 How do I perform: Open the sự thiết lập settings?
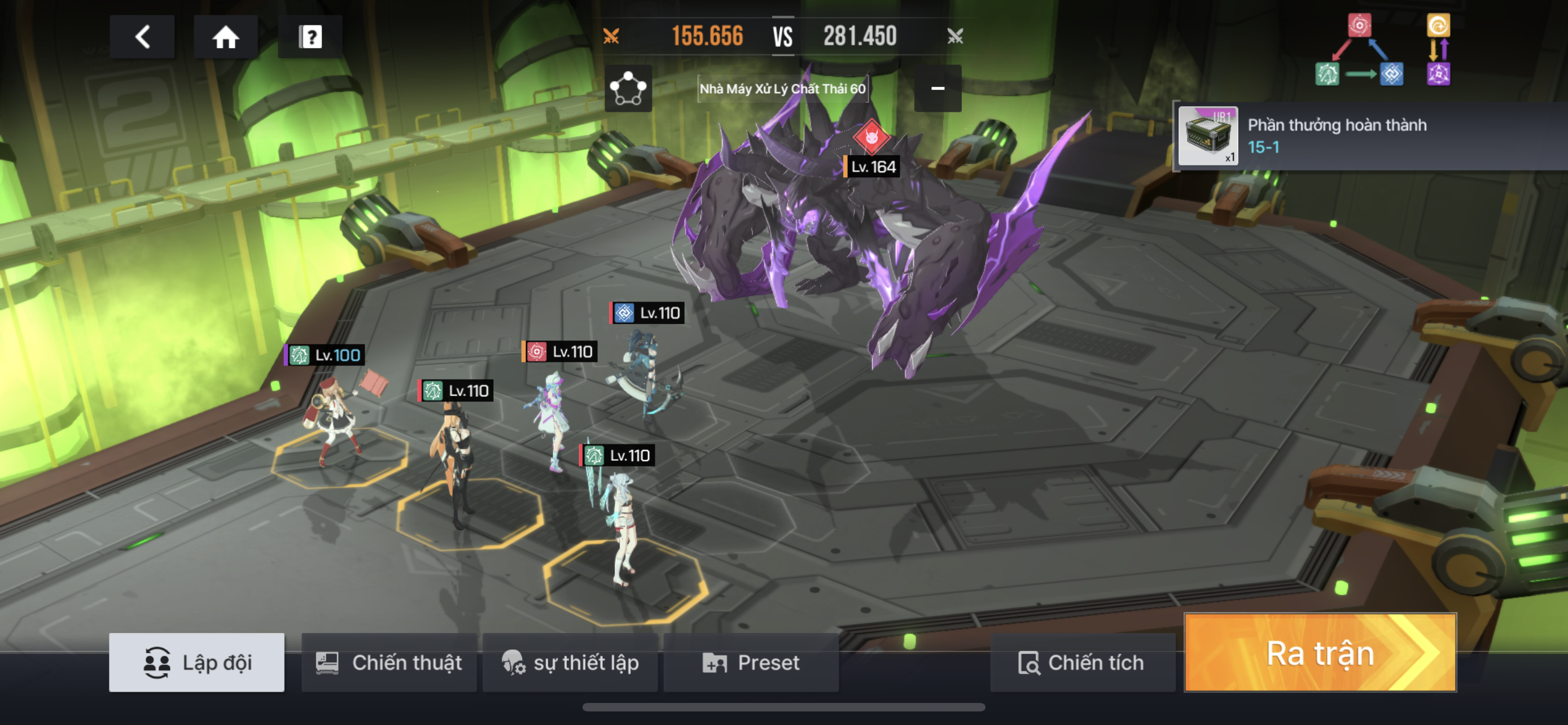coord(570,662)
